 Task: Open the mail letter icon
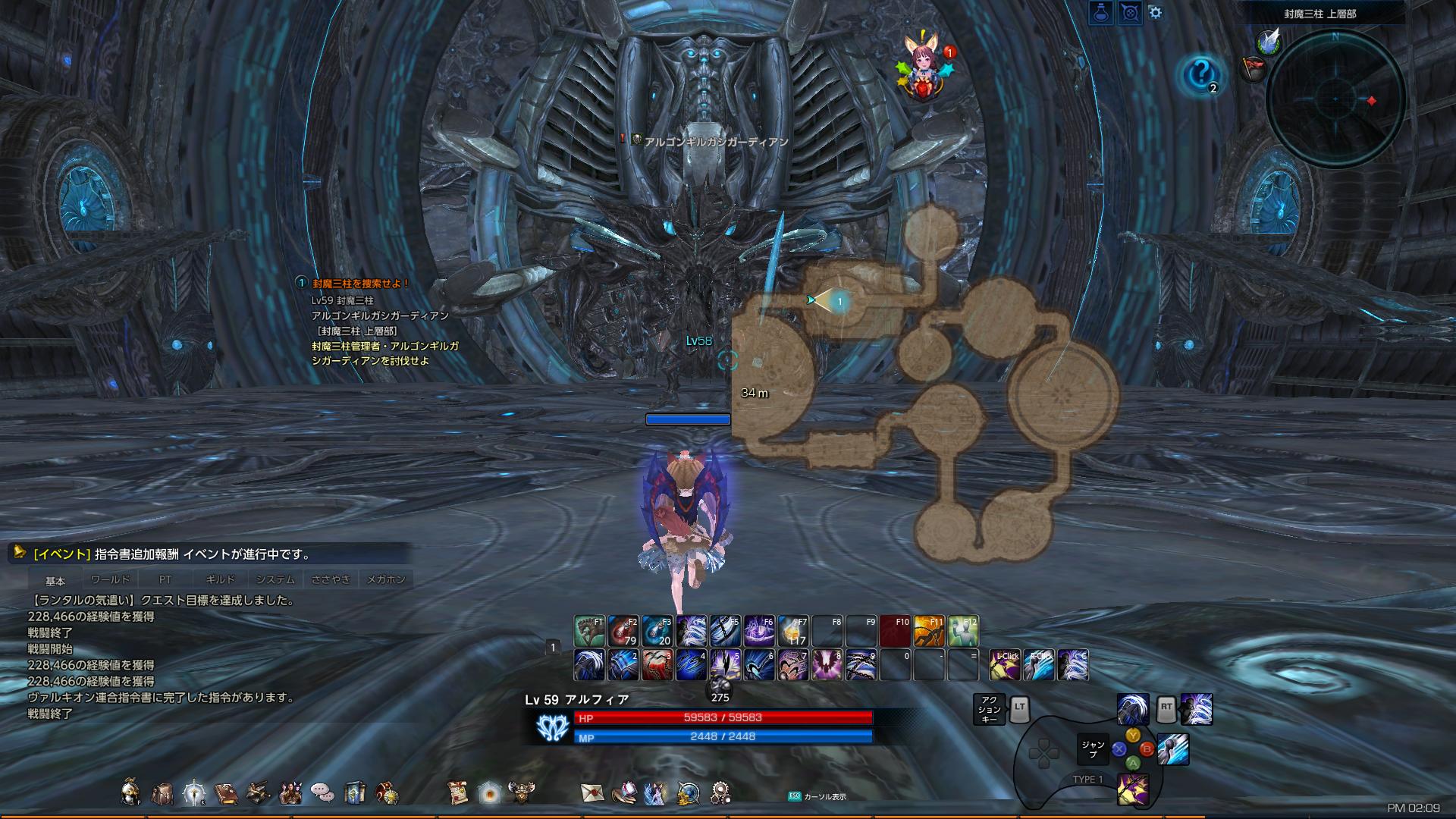tap(591, 791)
